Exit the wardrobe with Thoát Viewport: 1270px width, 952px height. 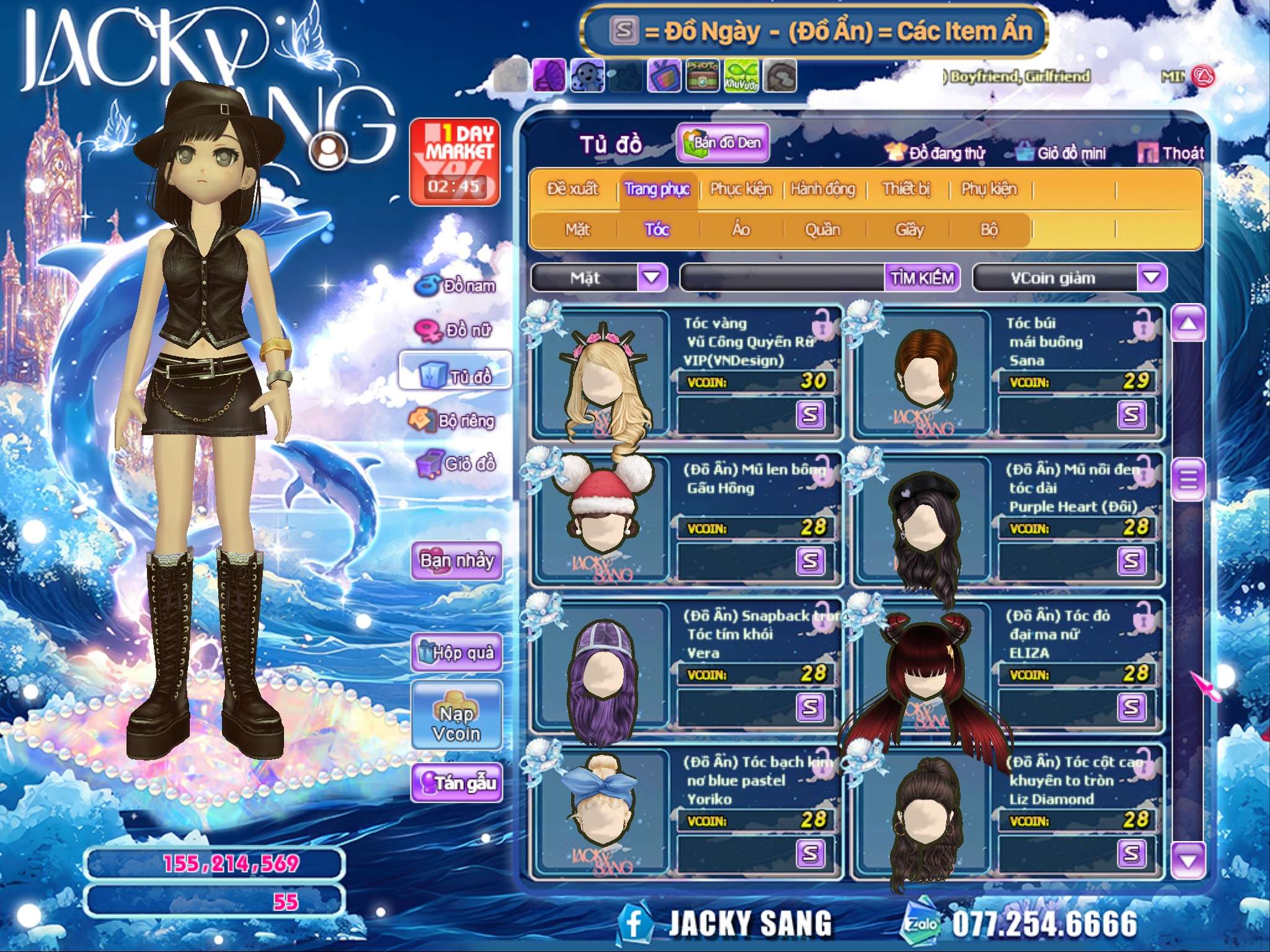pos(1171,153)
